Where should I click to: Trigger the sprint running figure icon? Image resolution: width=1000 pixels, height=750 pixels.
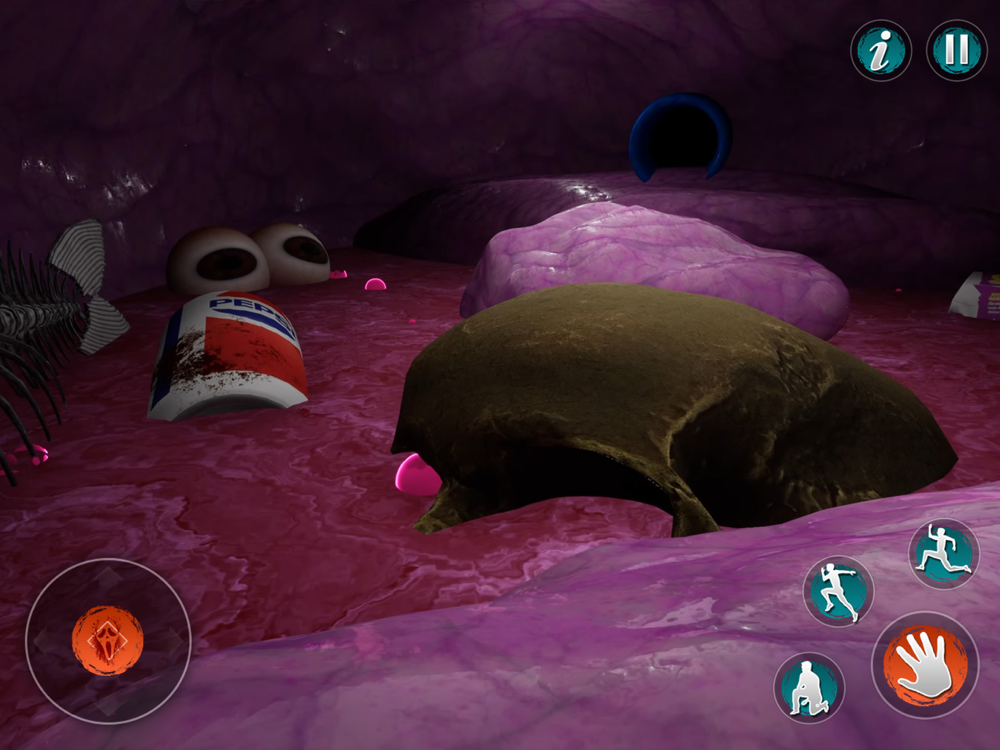coord(838,591)
